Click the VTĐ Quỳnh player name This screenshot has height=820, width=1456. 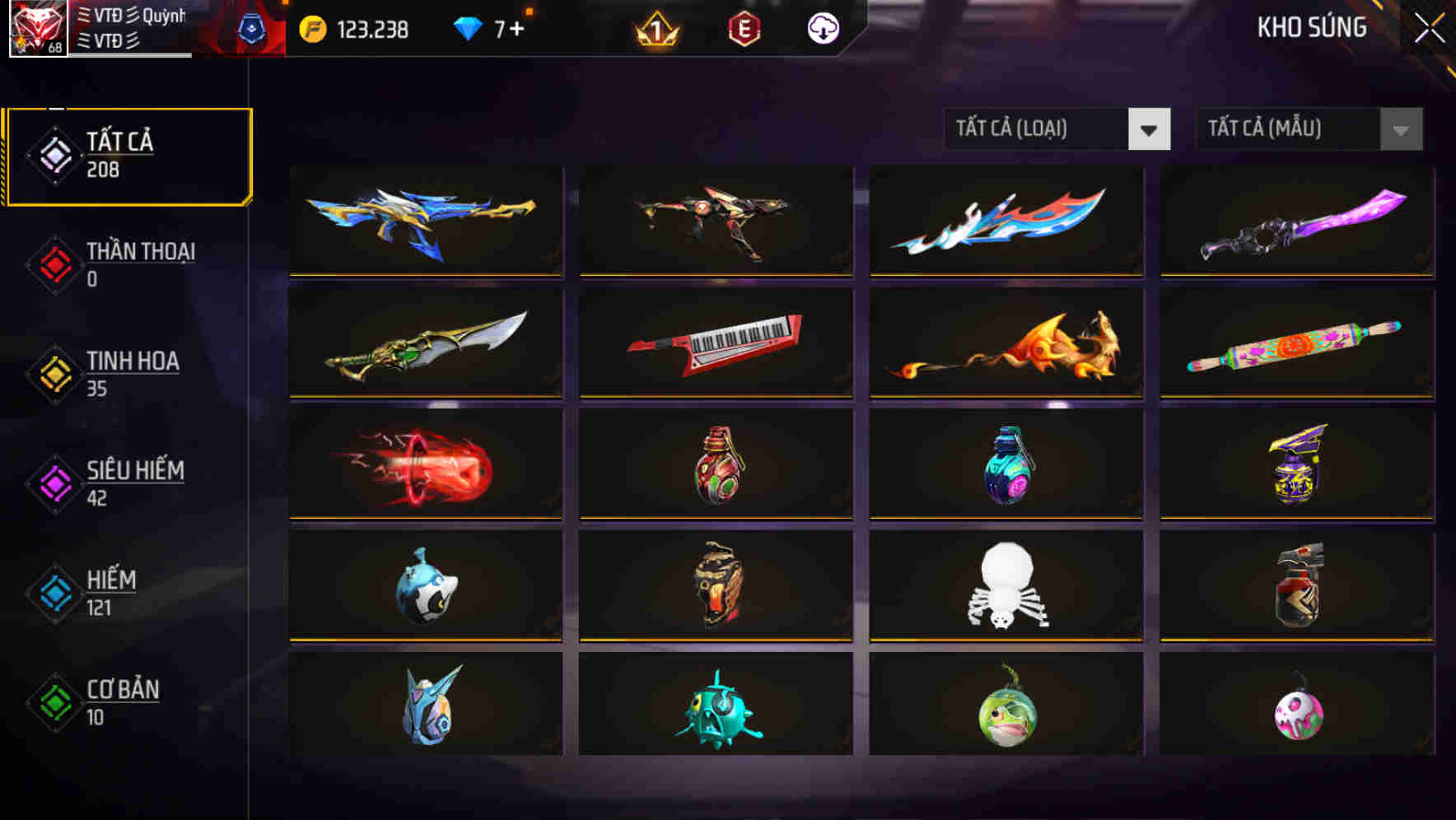(132, 15)
